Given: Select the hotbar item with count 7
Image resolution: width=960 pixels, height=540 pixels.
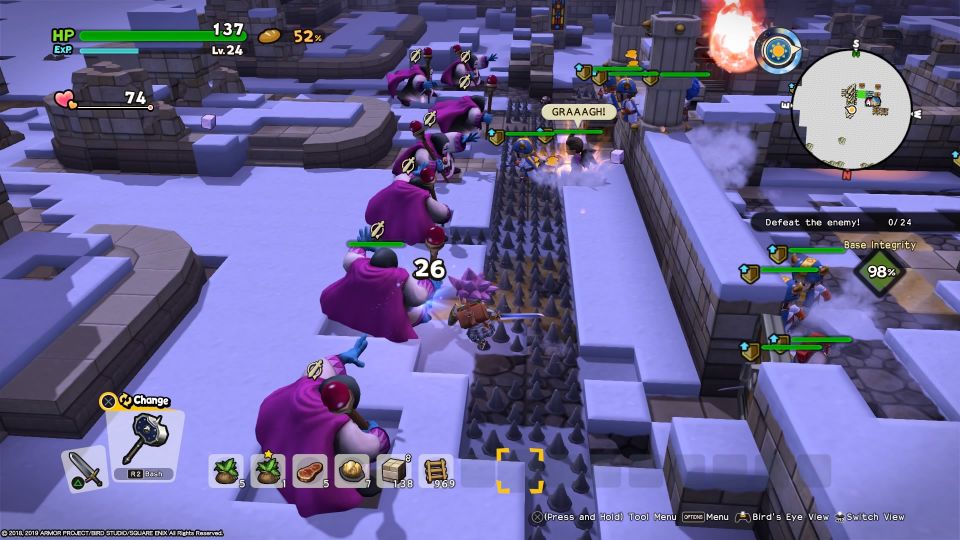Looking at the screenshot, I should click(x=352, y=470).
